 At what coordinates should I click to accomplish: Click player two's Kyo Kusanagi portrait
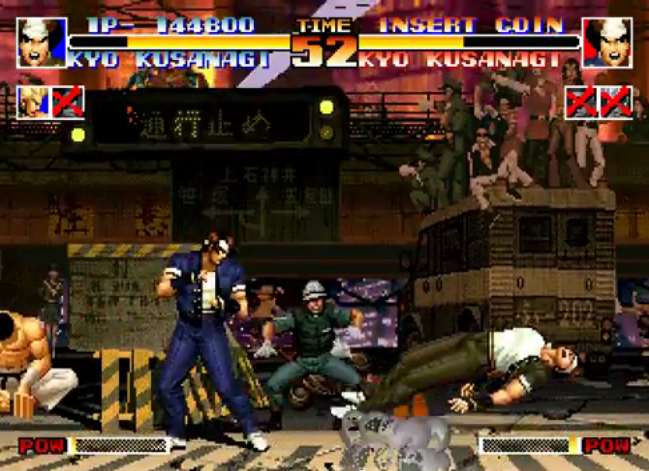607,43
